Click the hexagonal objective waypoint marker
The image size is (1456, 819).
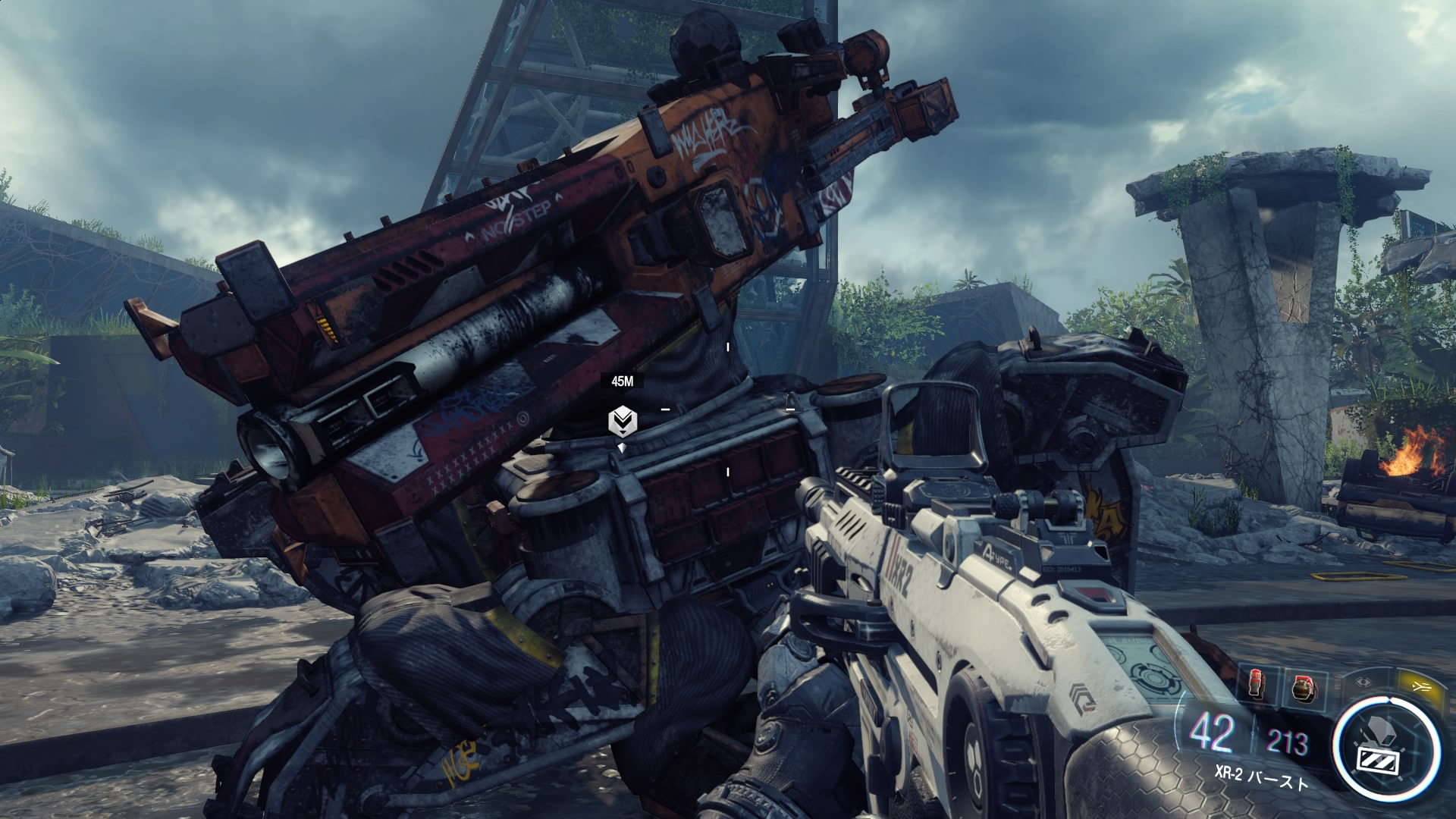point(623,421)
